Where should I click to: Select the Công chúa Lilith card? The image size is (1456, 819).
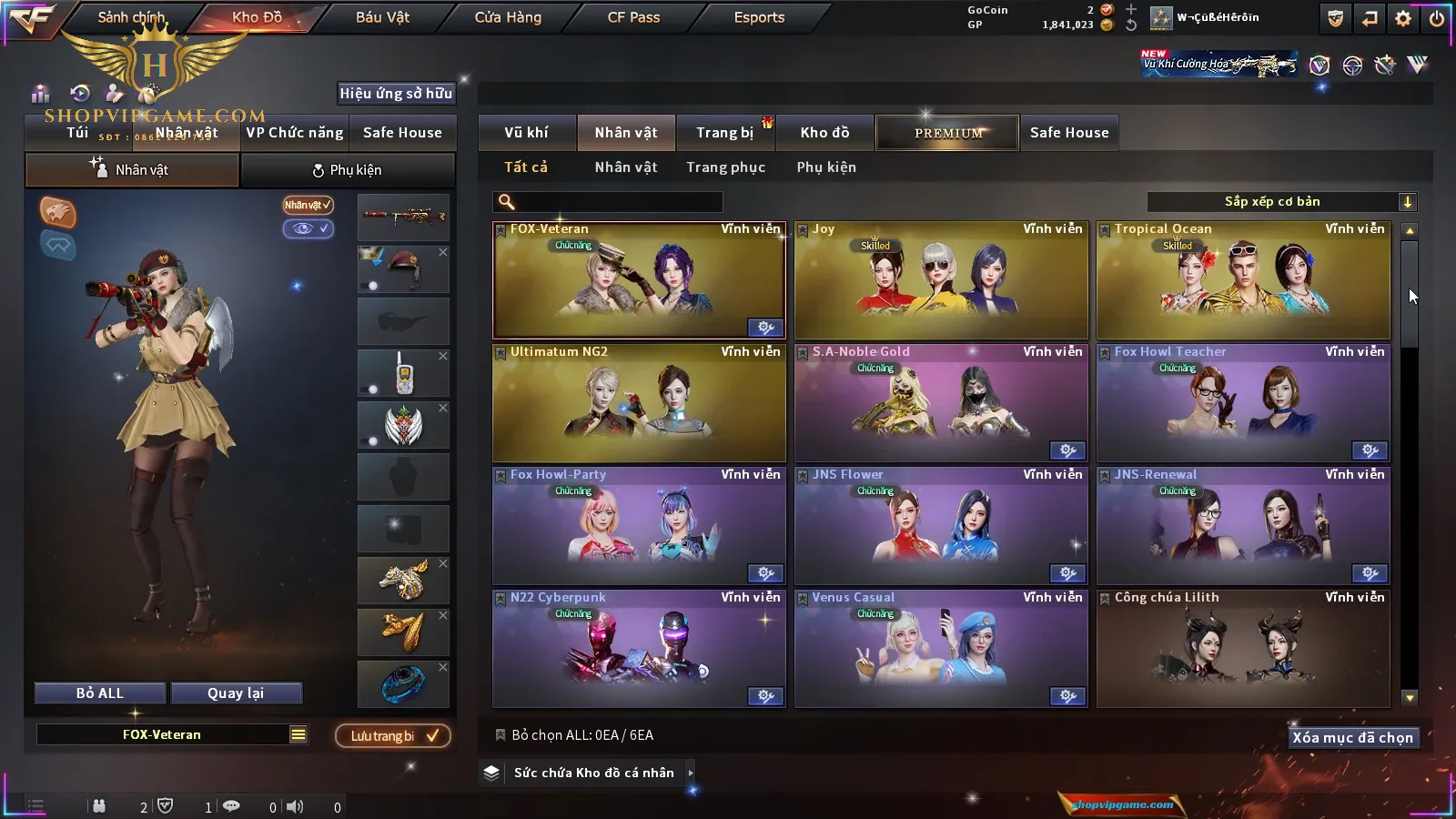tap(1243, 649)
